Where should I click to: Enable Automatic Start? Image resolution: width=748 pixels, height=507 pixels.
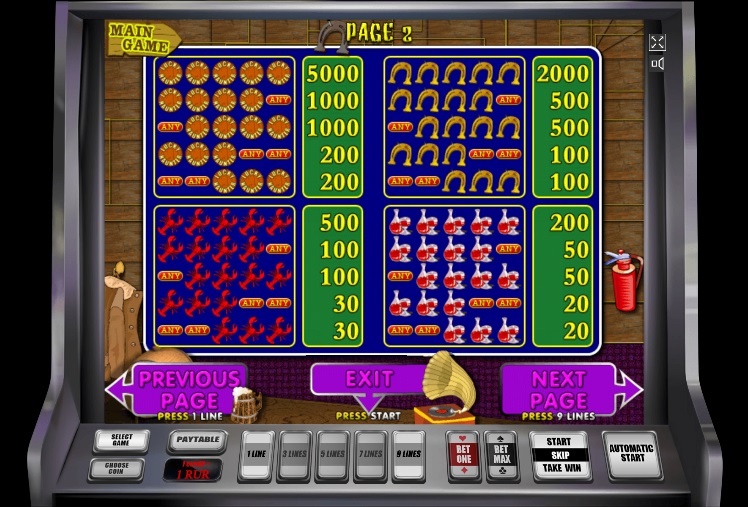632,455
